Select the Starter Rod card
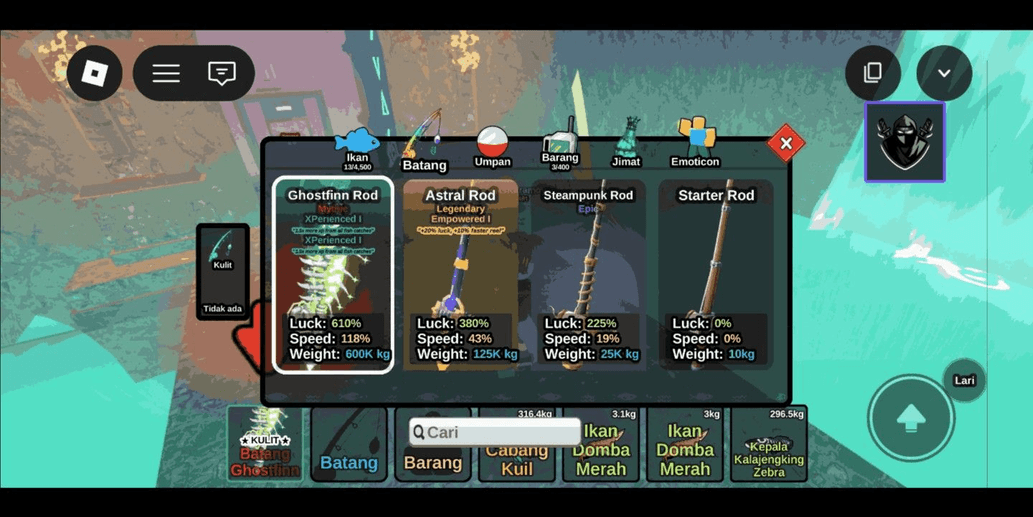Viewport: 1033px width, 517px height. (x=716, y=275)
